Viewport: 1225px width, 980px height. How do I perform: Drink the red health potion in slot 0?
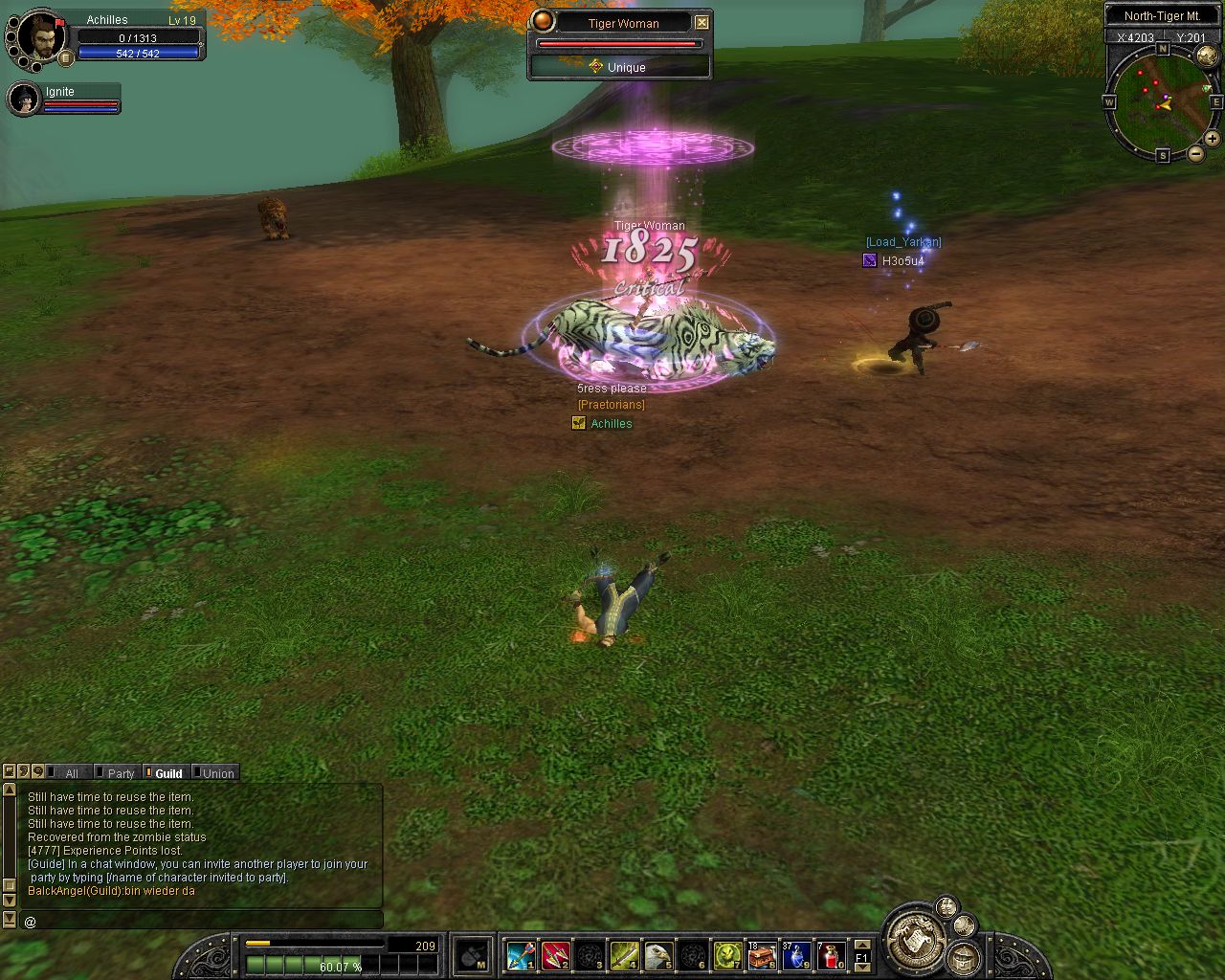(831, 955)
